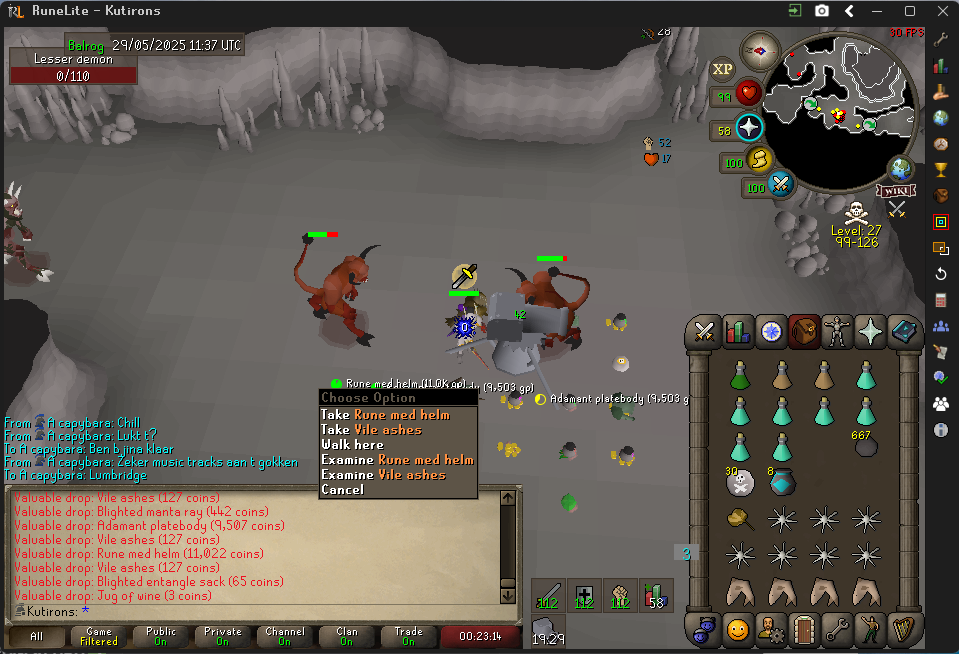Image resolution: width=959 pixels, height=654 pixels.
Task: Show the Prayer tab
Action: click(x=870, y=331)
